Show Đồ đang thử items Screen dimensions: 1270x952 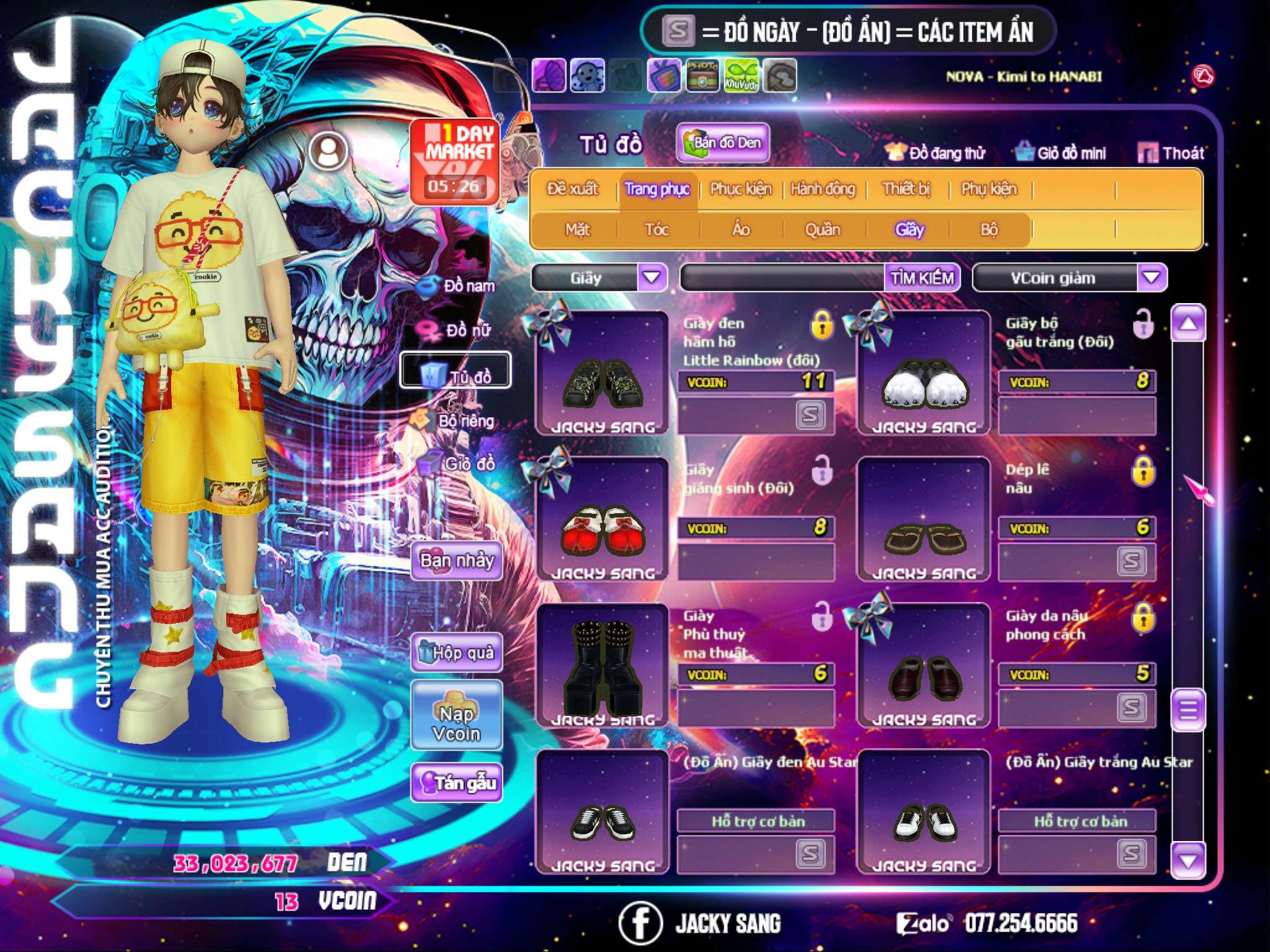[x=936, y=153]
